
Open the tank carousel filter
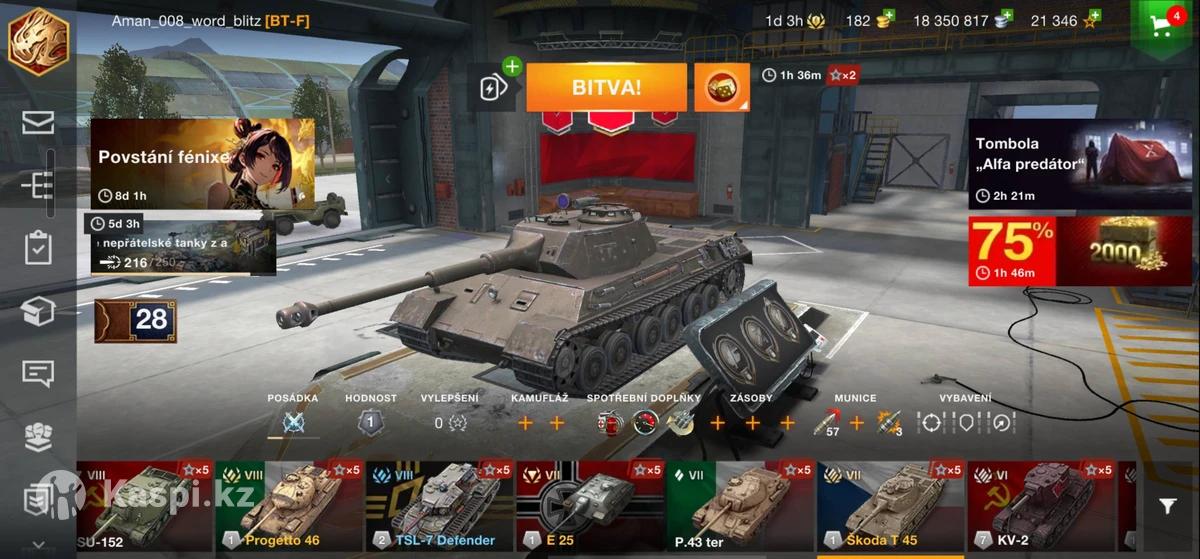(1167, 507)
